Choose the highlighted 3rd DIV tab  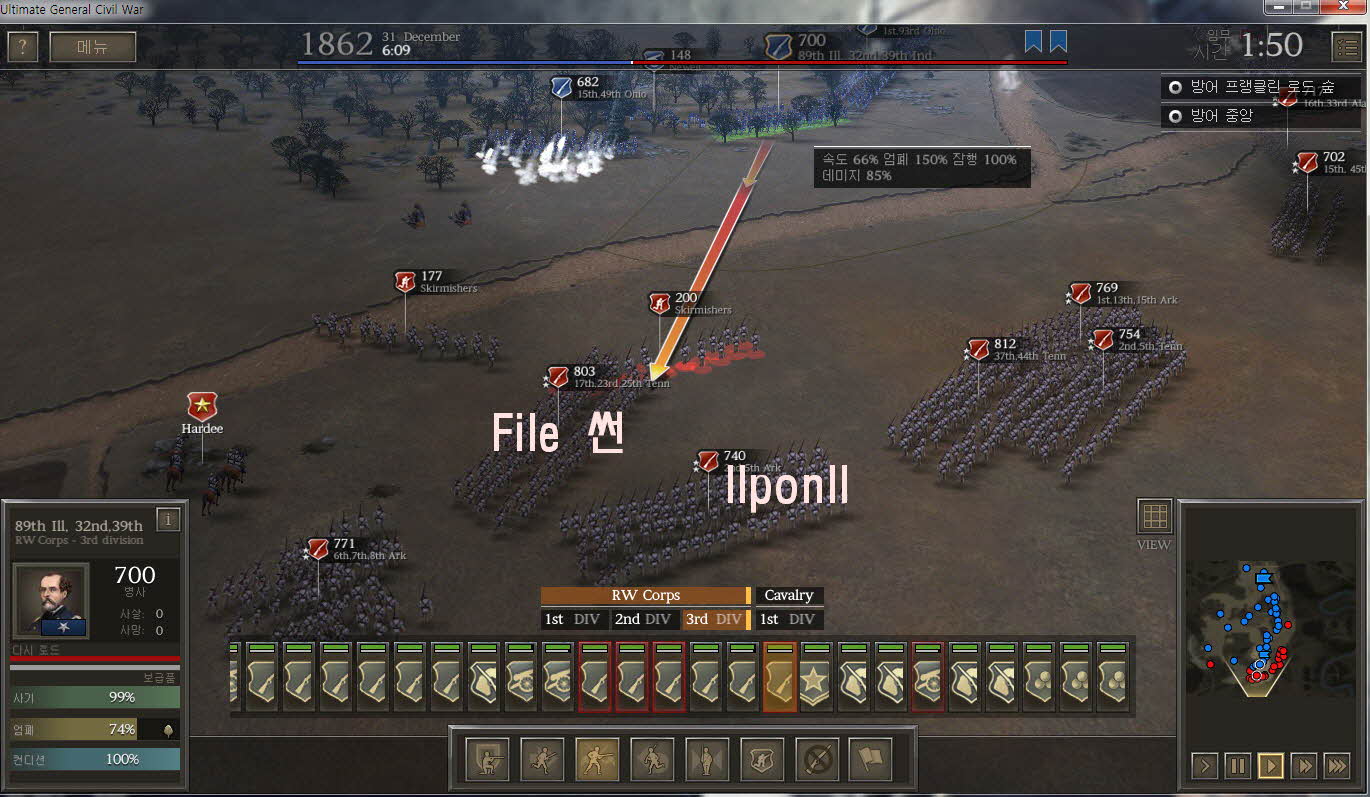click(715, 619)
